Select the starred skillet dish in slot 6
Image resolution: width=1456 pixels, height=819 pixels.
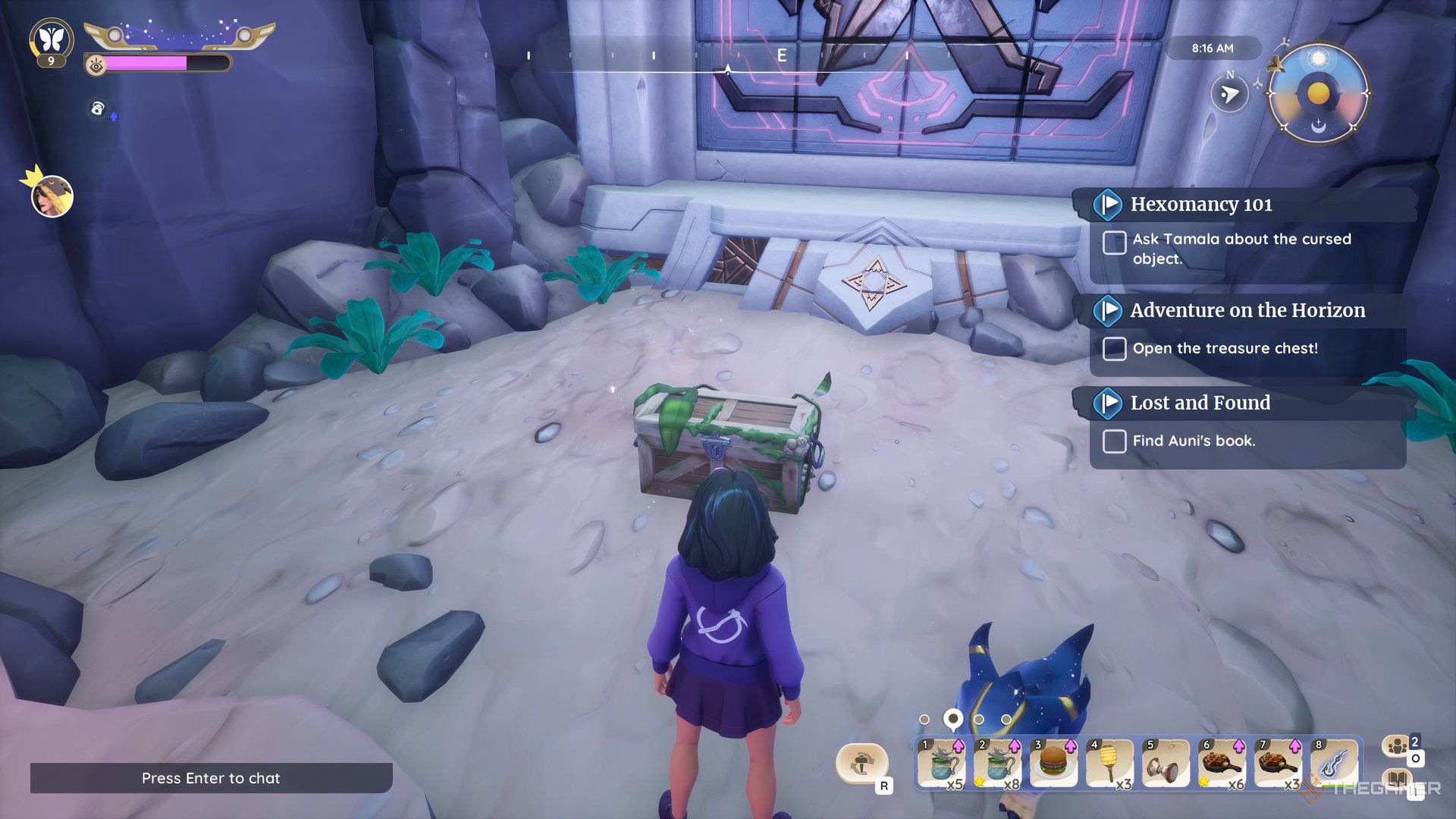pos(1221,764)
